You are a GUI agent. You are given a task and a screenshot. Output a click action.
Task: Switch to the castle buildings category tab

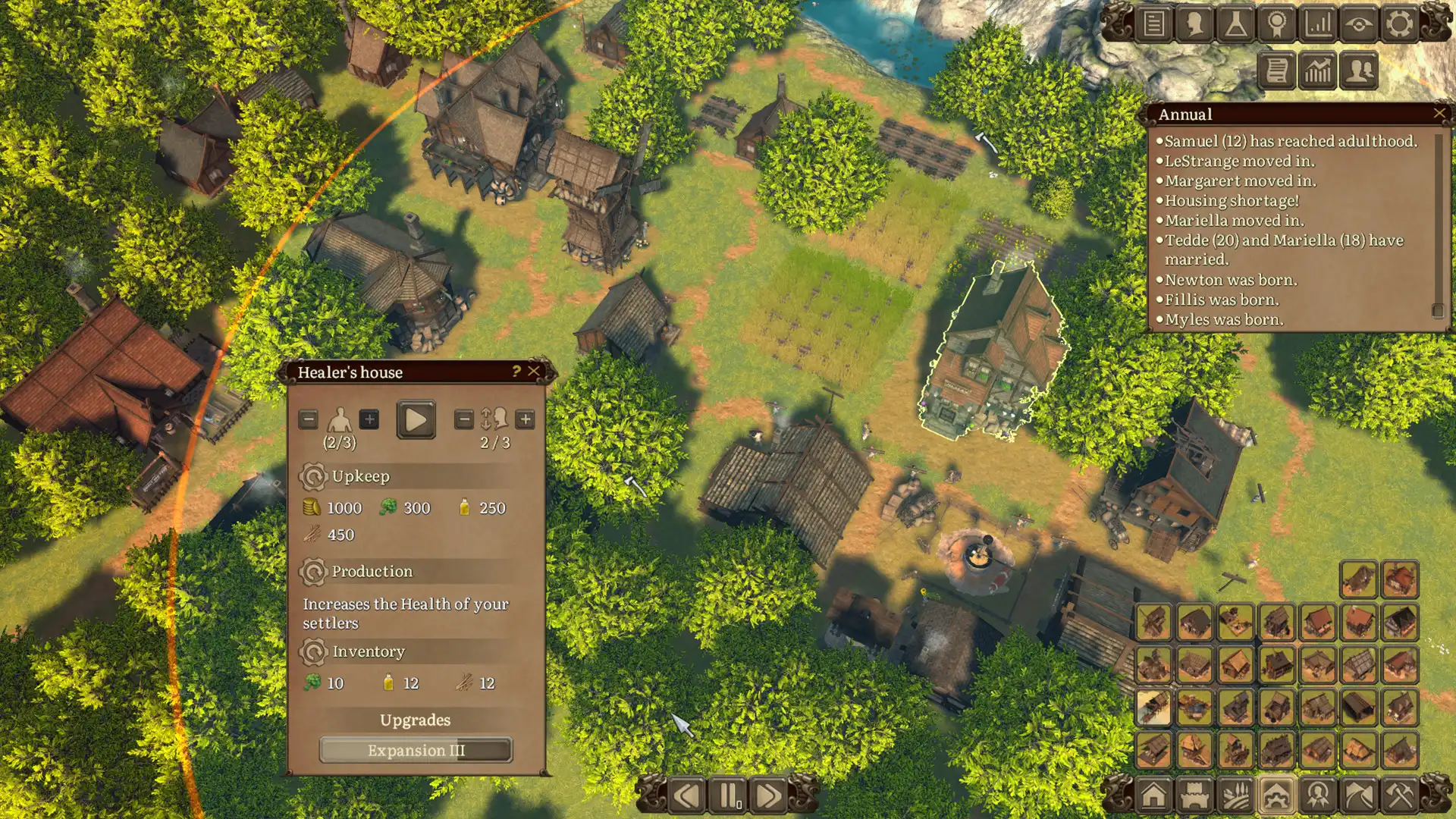tap(1196, 793)
